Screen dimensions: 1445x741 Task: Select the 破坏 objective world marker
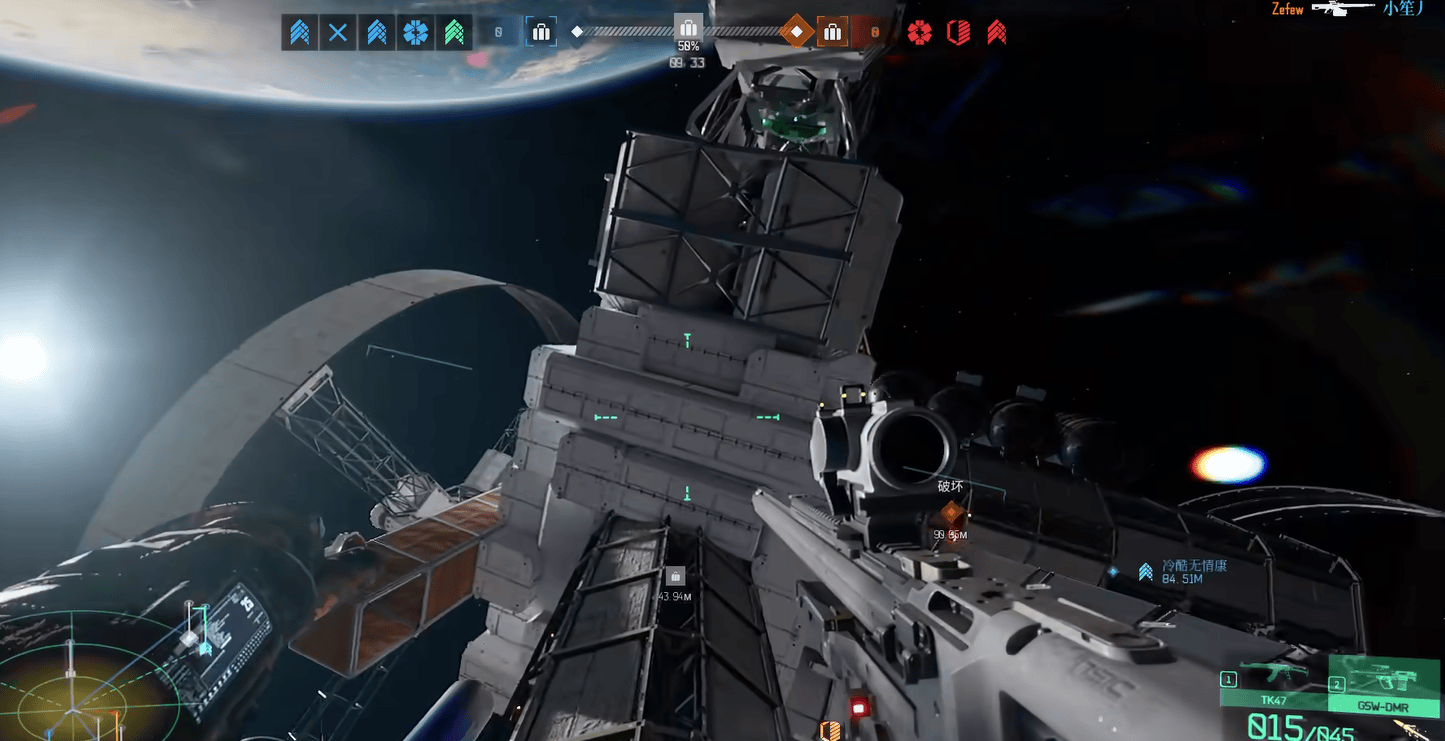pos(950,514)
